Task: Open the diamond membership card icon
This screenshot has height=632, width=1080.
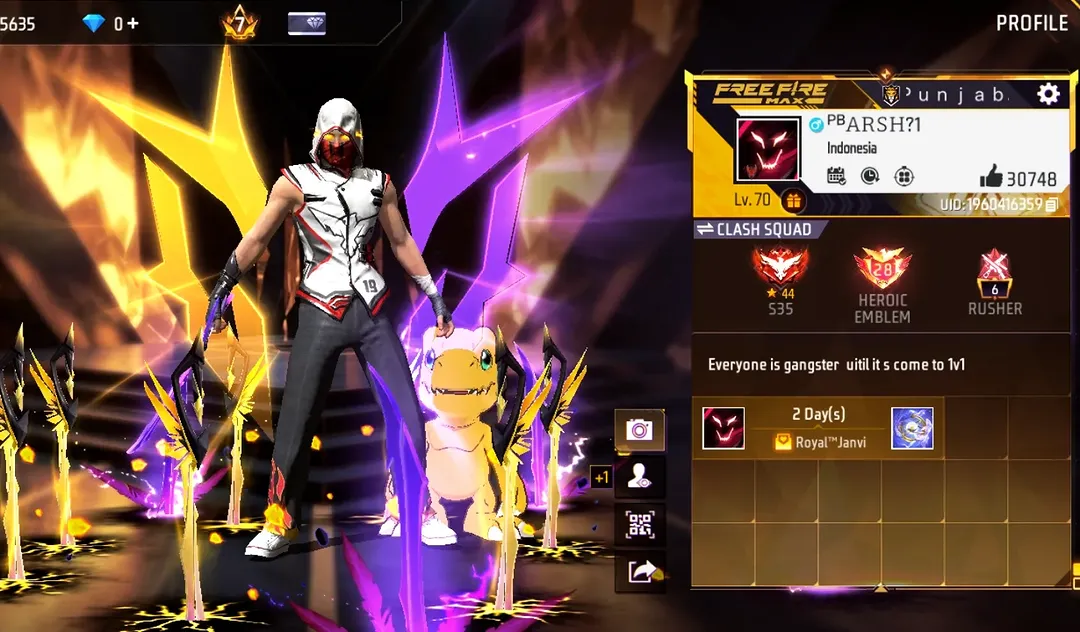Action: tap(306, 23)
